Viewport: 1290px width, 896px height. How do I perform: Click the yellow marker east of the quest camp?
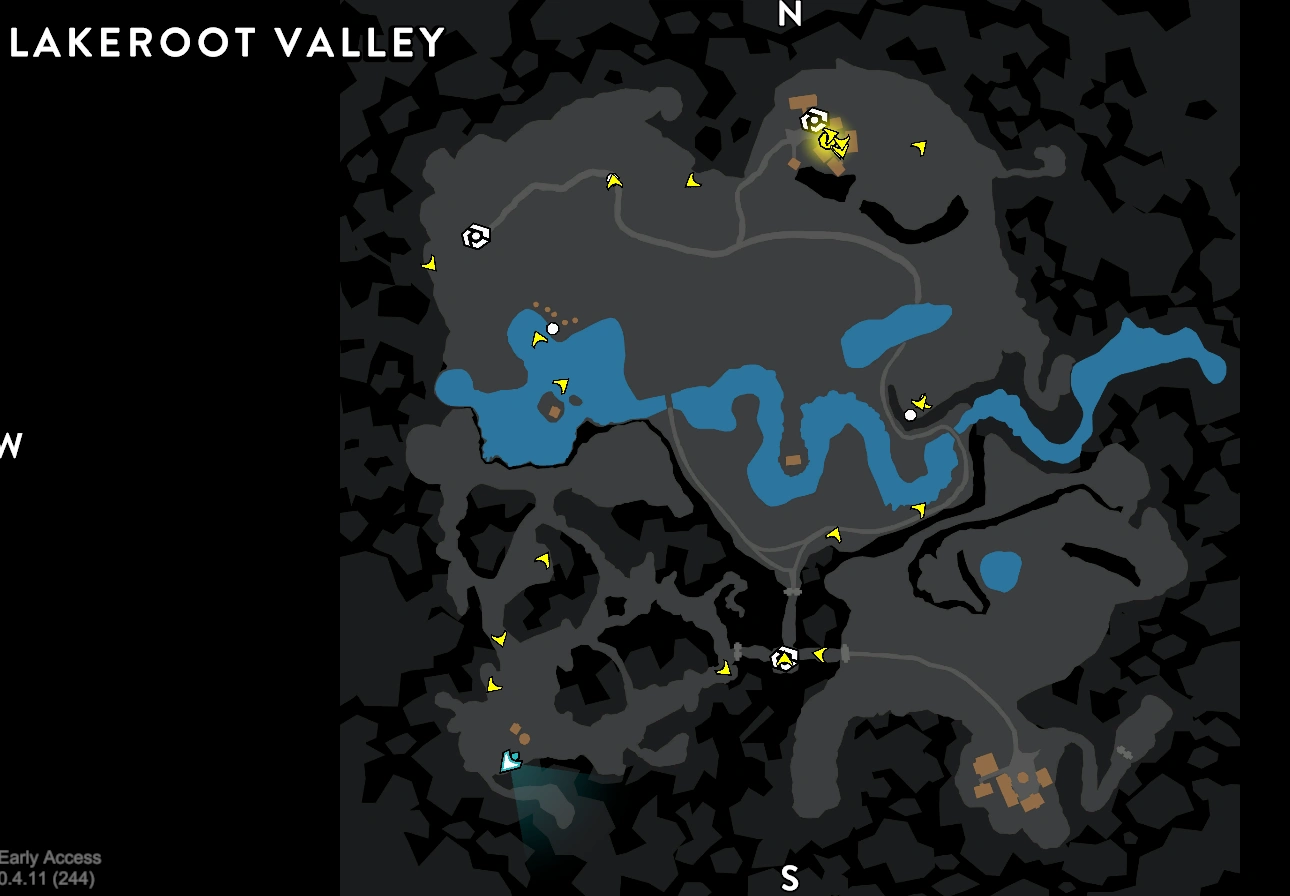click(x=919, y=148)
